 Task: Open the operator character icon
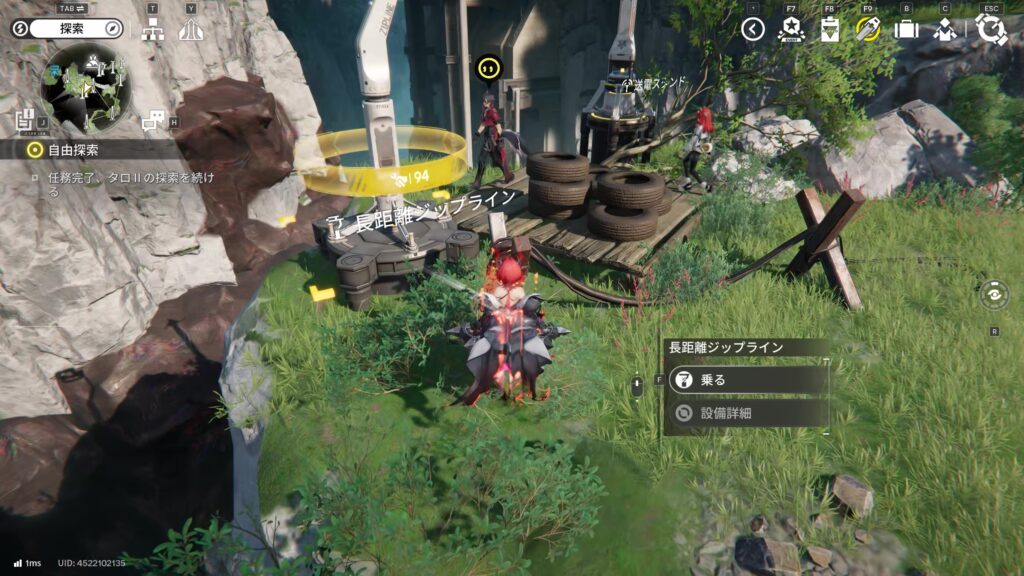pos(945,29)
